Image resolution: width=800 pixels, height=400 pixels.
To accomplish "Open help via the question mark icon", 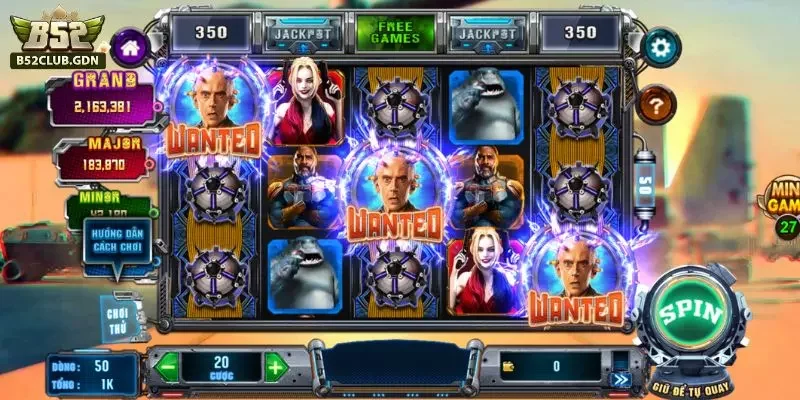I will coord(657,102).
